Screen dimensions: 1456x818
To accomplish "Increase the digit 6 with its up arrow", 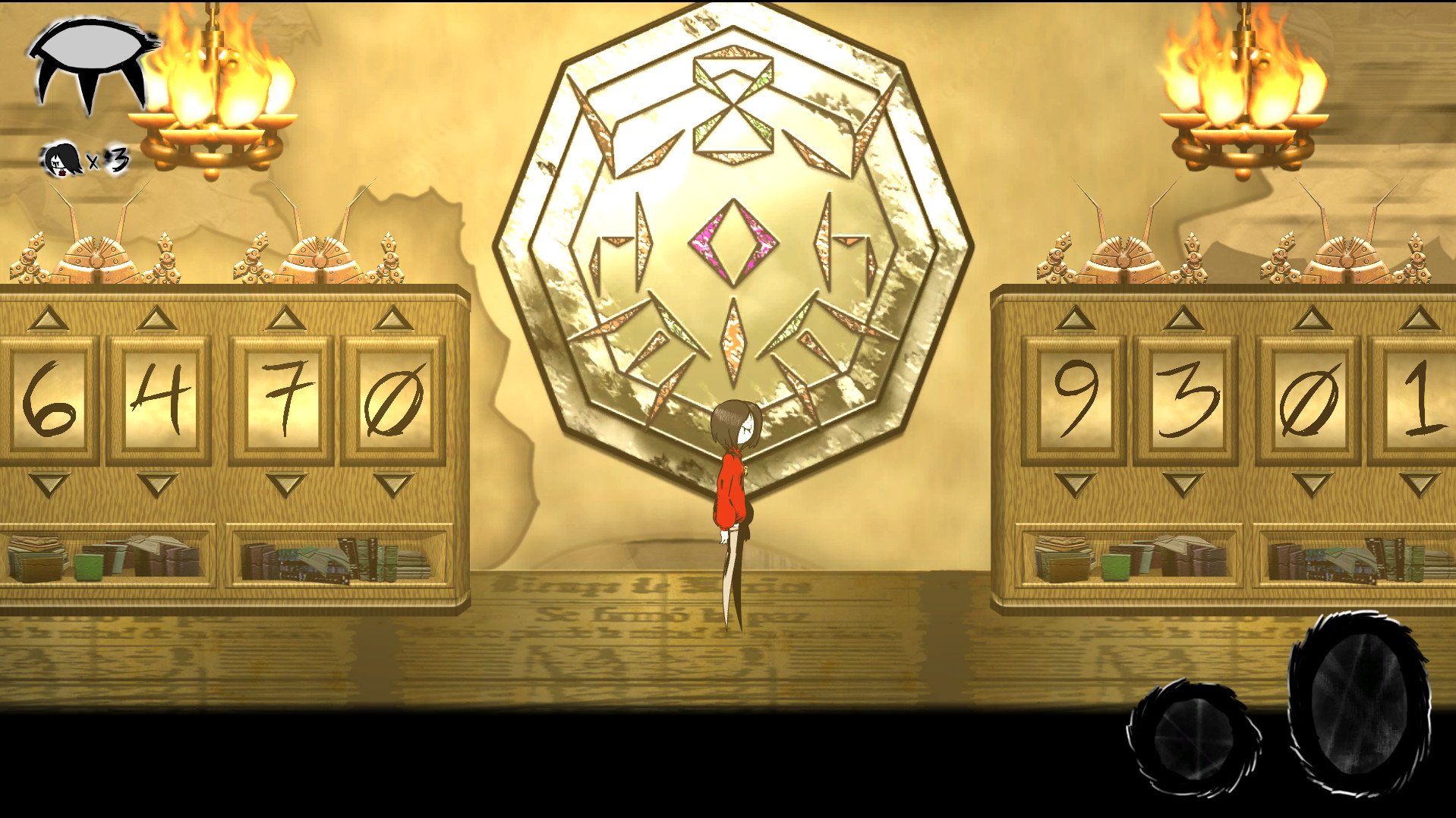I will [47, 319].
